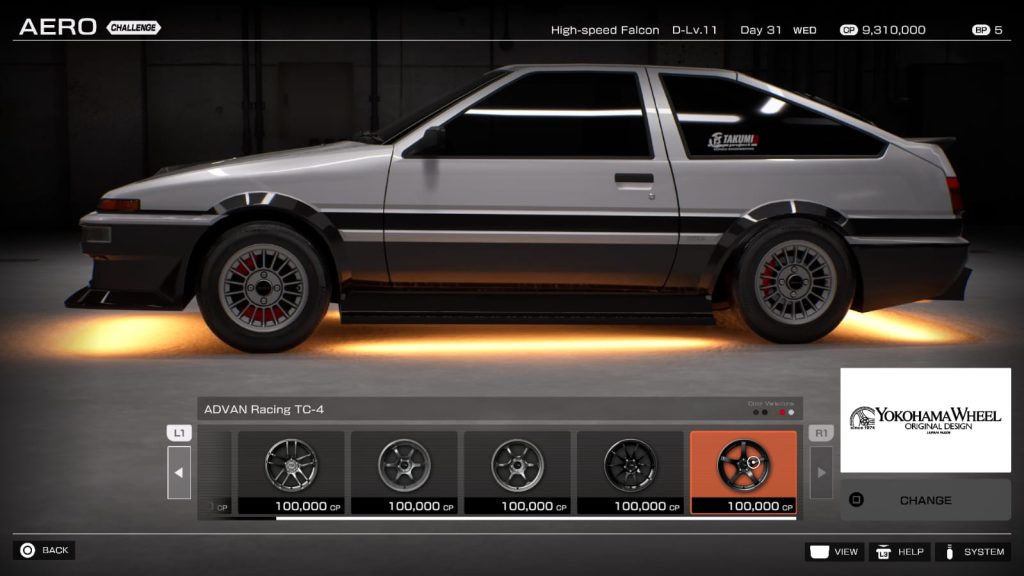This screenshot has width=1024, height=576.
Task: Go back using the BACK button
Action: (x=44, y=550)
